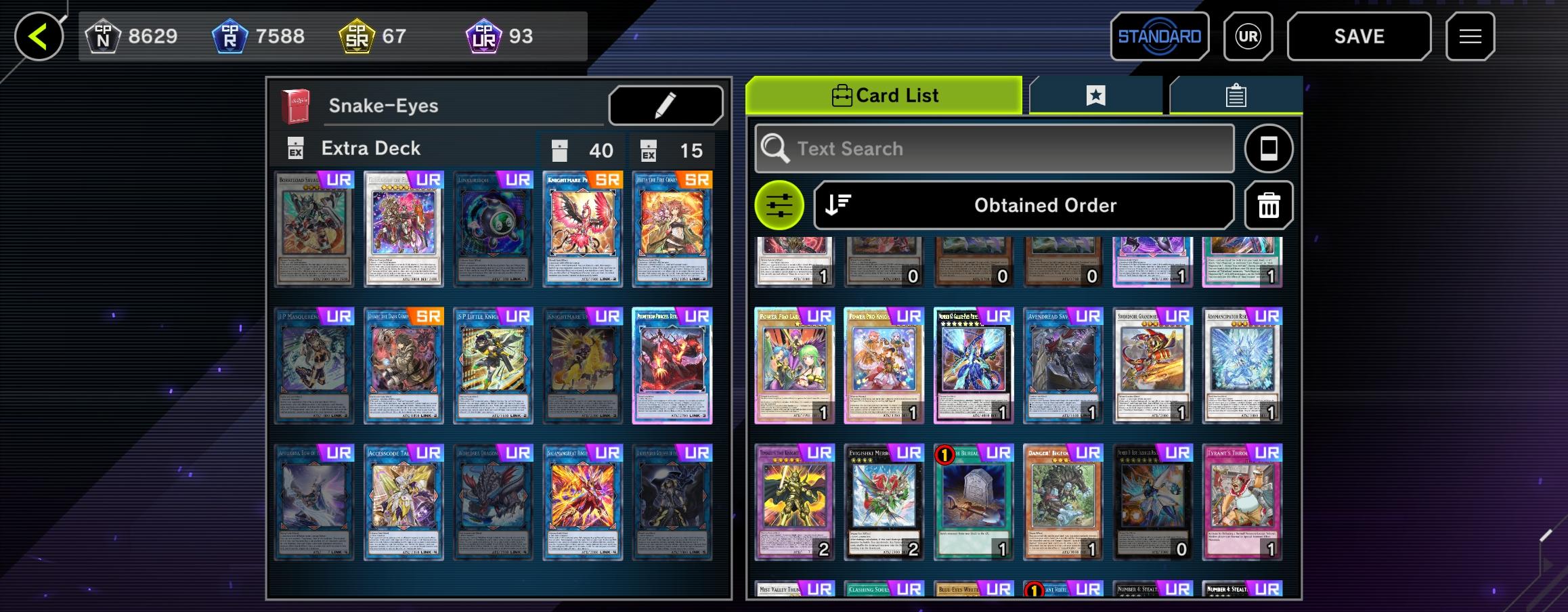This screenshot has width=1568, height=612.
Task: Click the deck box icon next to Snake-Eyes
Action: (295, 105)
